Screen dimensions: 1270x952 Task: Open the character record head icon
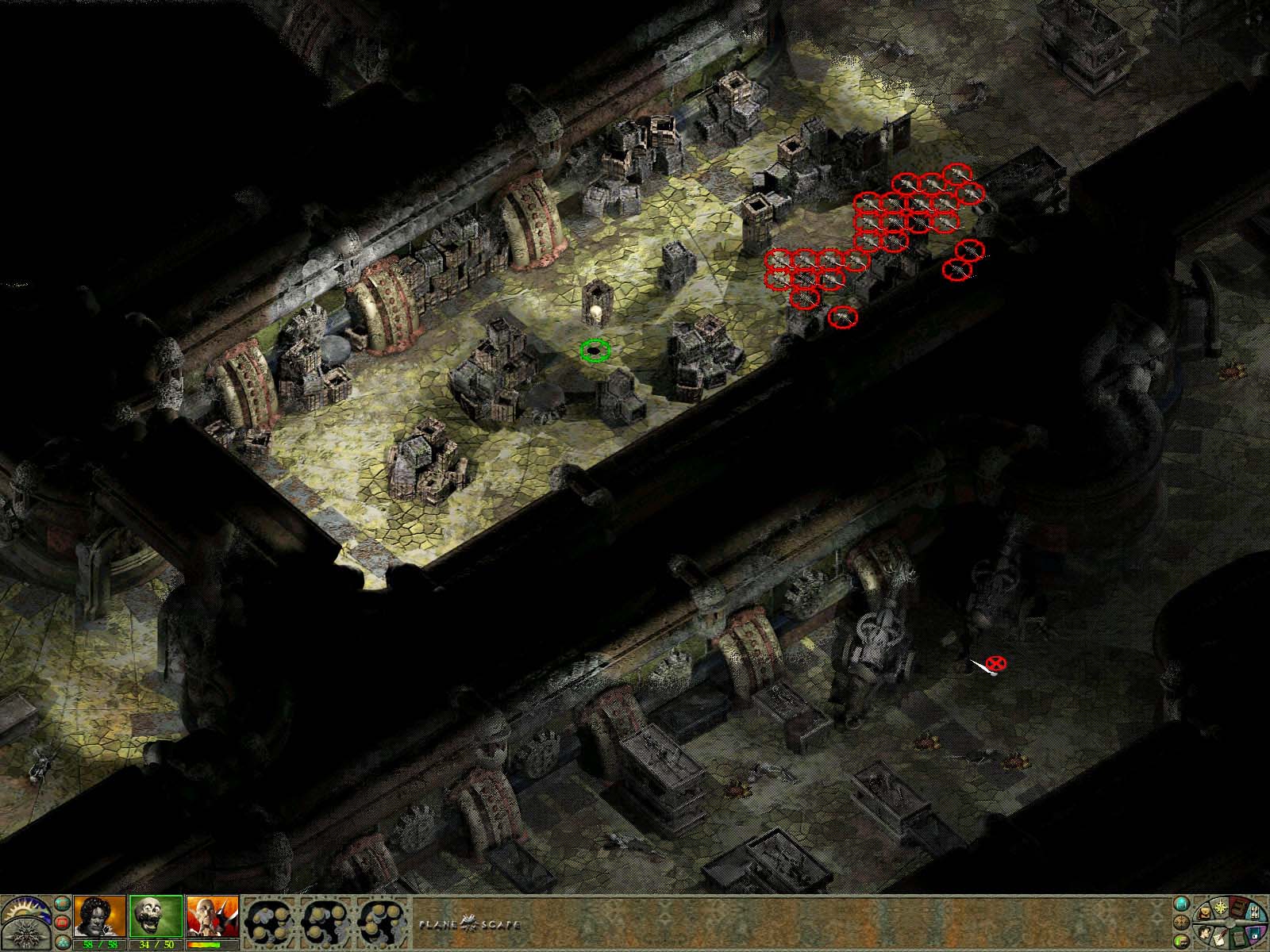(x=1205, y=933)
